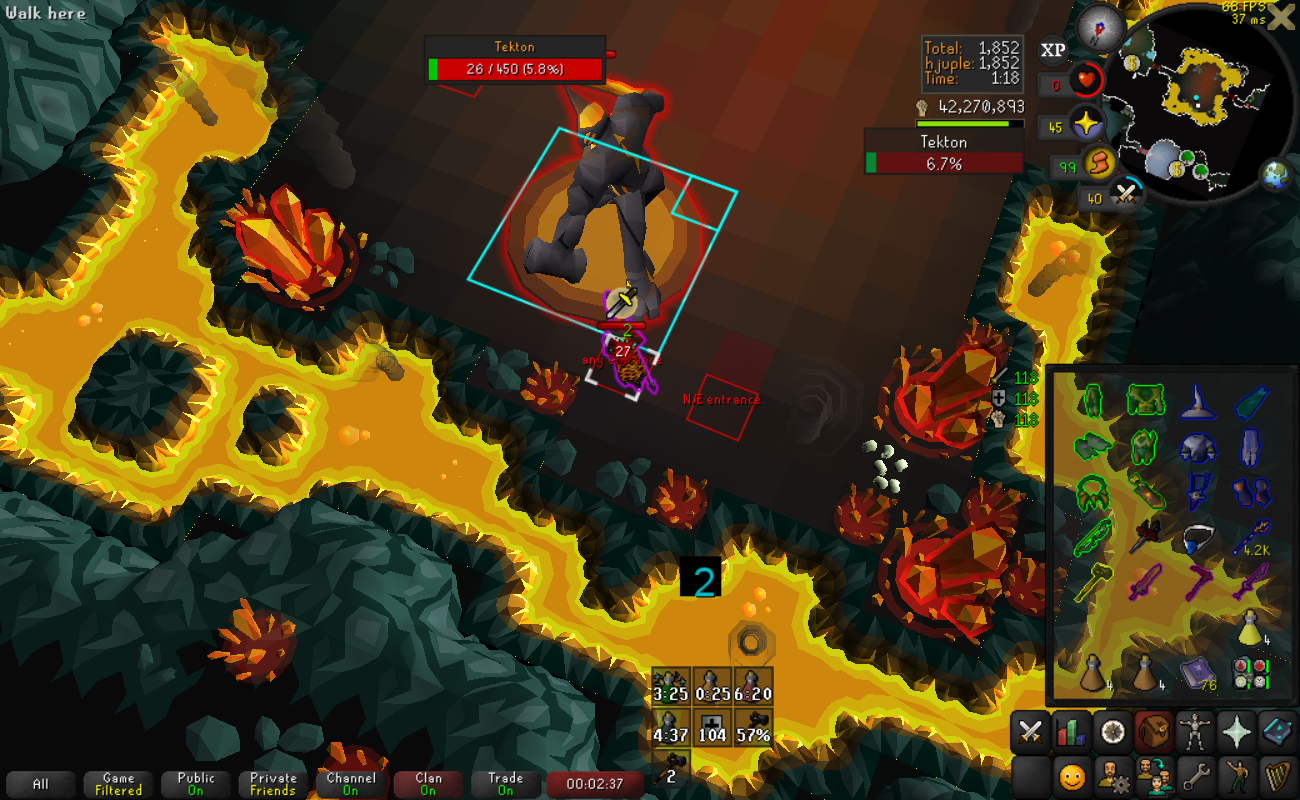Open the Combat Options tab

click(1029, 733)
